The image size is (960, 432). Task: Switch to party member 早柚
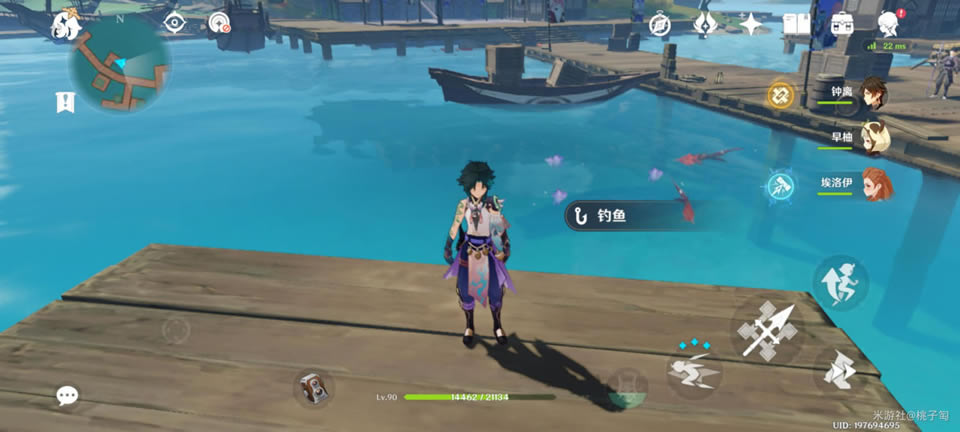[x=873, y=138]
